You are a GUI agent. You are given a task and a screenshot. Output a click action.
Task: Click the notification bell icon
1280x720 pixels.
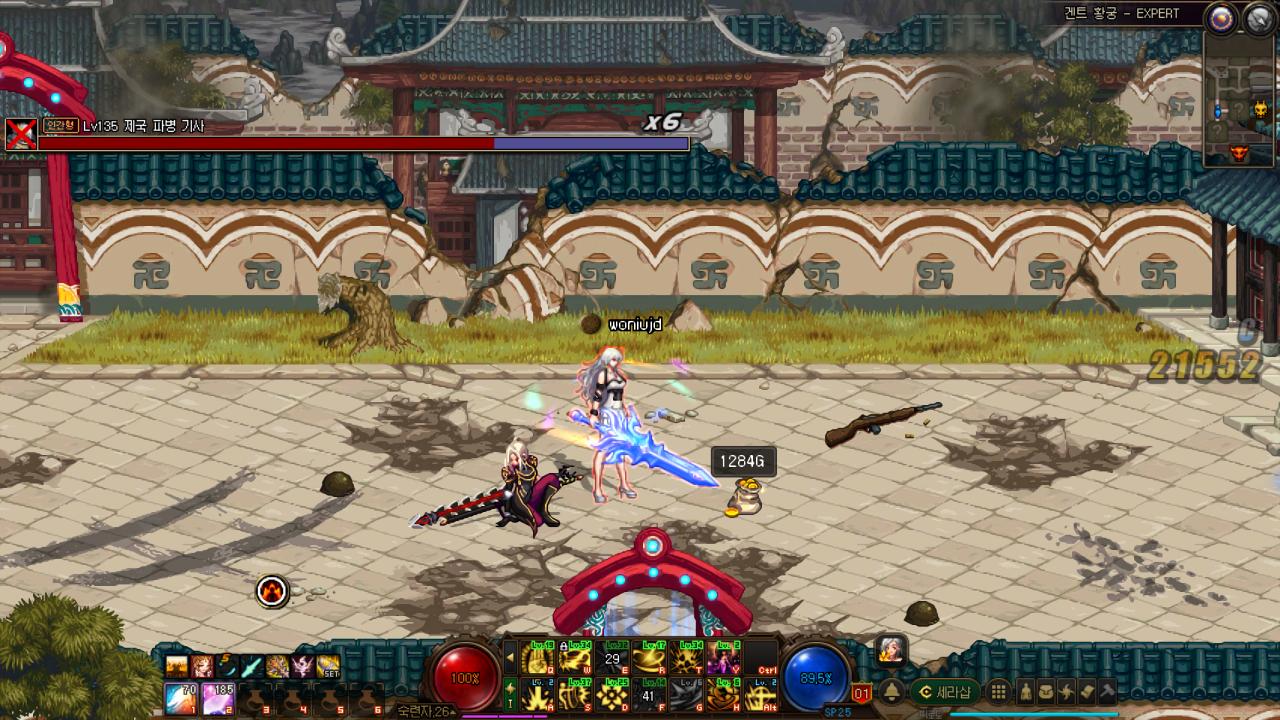[892, 691]
